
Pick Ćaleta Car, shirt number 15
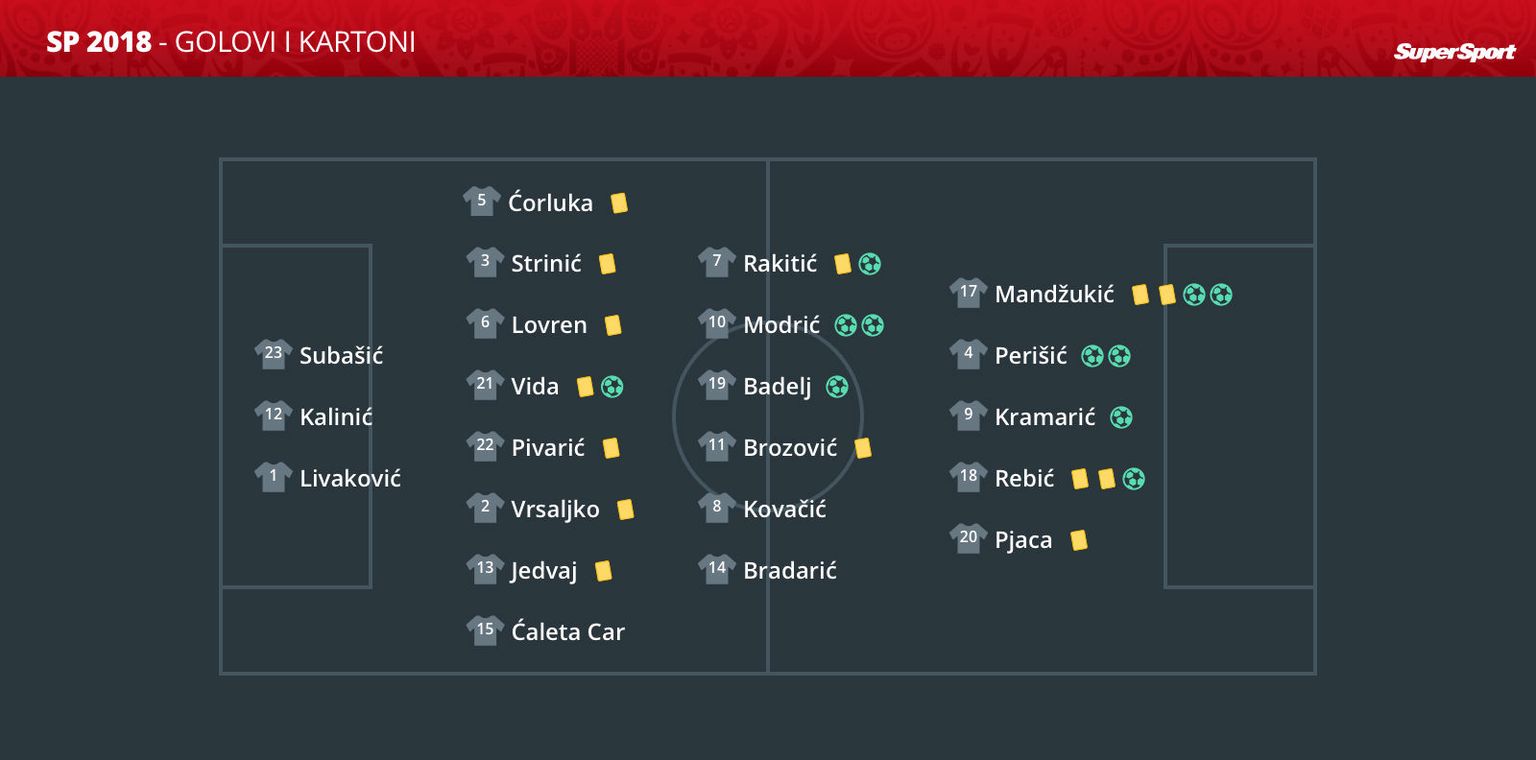tap(567, 632)
